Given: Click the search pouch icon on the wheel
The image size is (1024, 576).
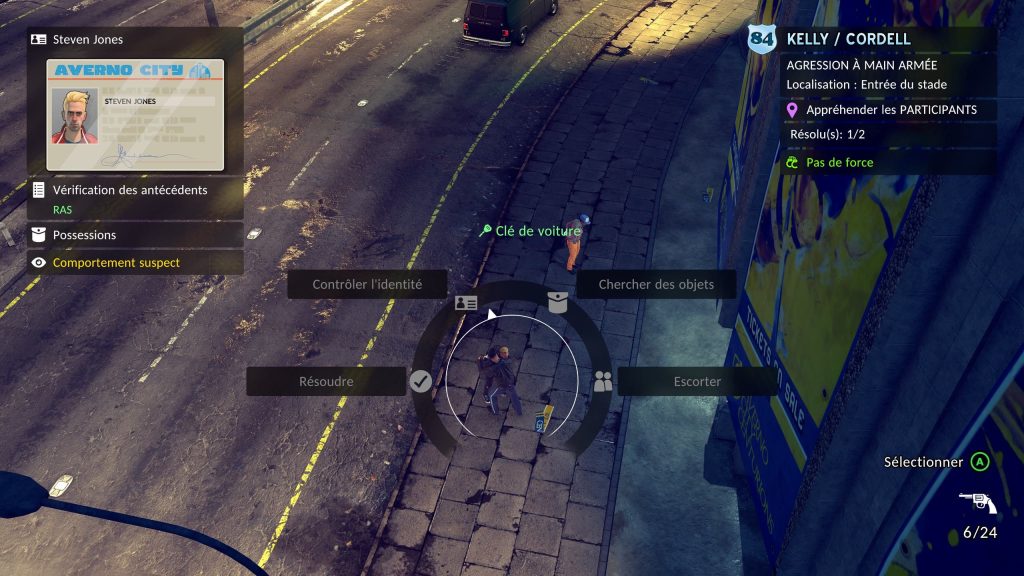Looking at the screenshot, I should click(x=557, y=302).
